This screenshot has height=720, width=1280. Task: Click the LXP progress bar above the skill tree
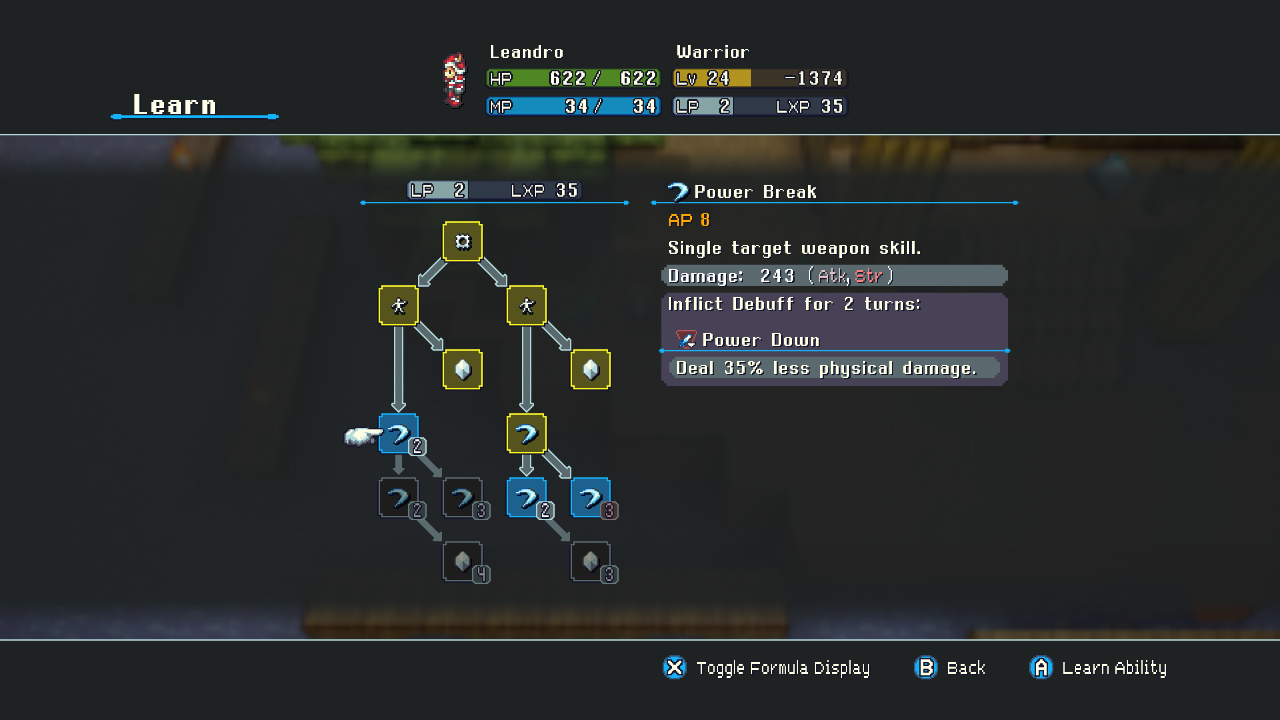pyautogui.click(x=494, y=190)
